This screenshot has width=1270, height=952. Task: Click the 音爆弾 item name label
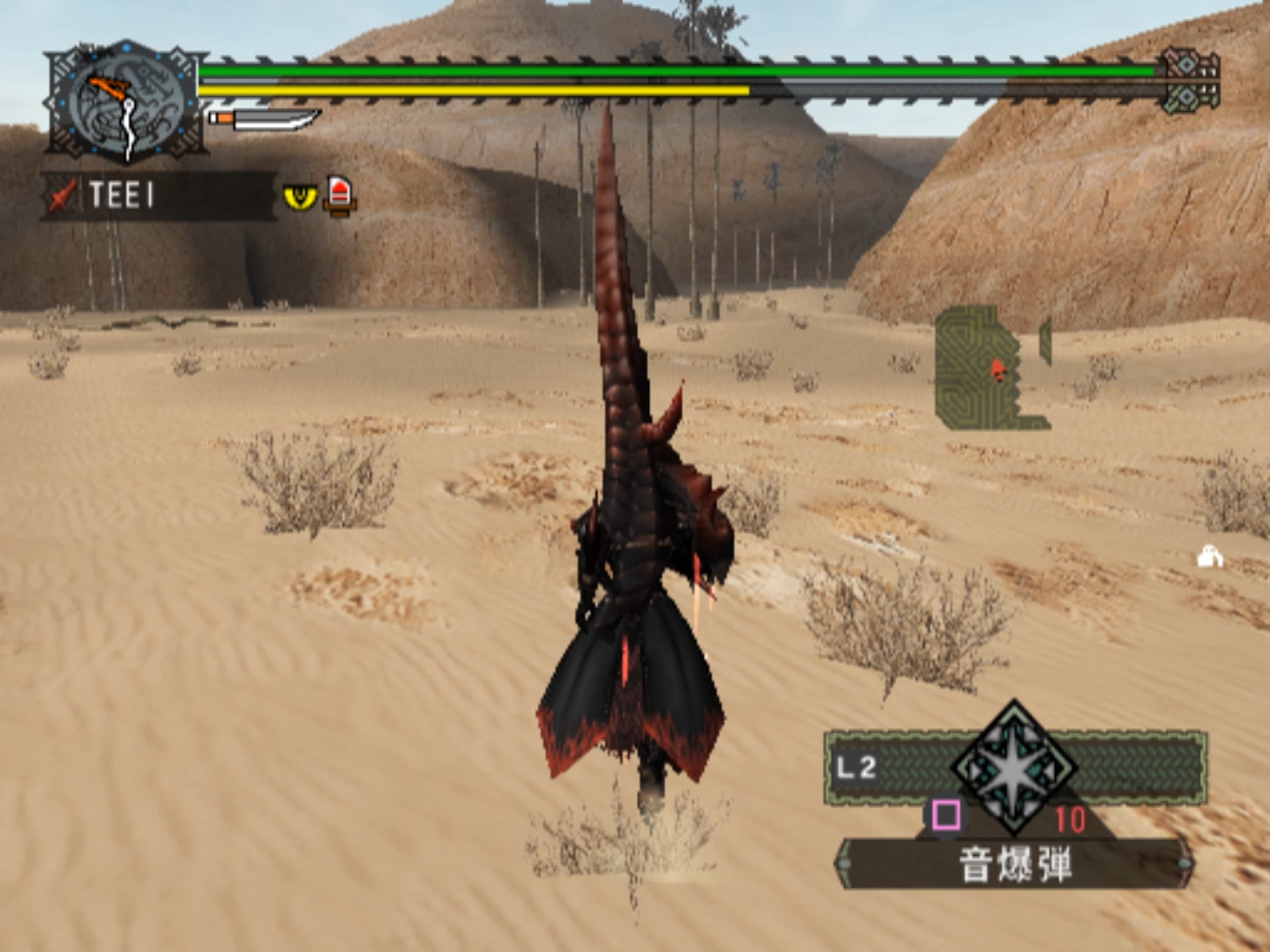[1015, 864]
